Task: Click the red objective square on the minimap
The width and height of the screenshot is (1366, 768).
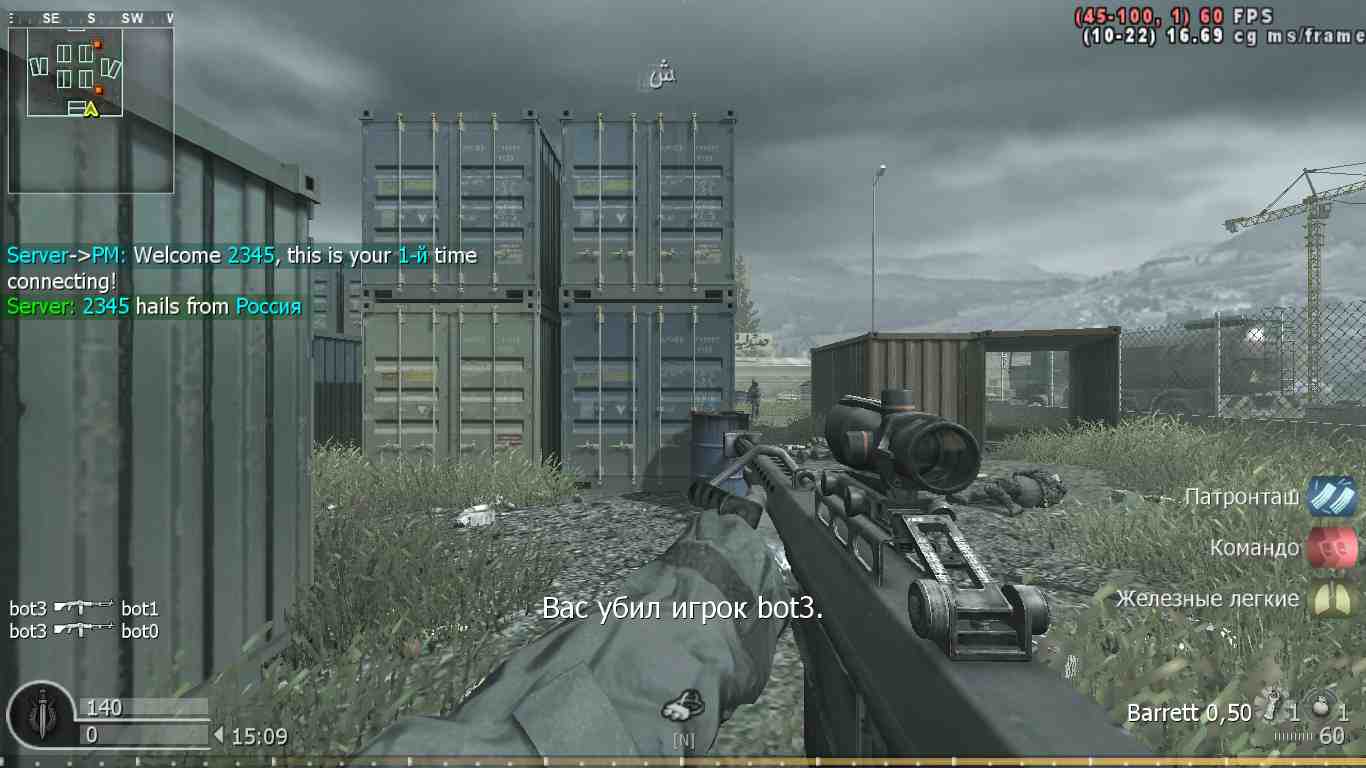Action: [98, 44]
